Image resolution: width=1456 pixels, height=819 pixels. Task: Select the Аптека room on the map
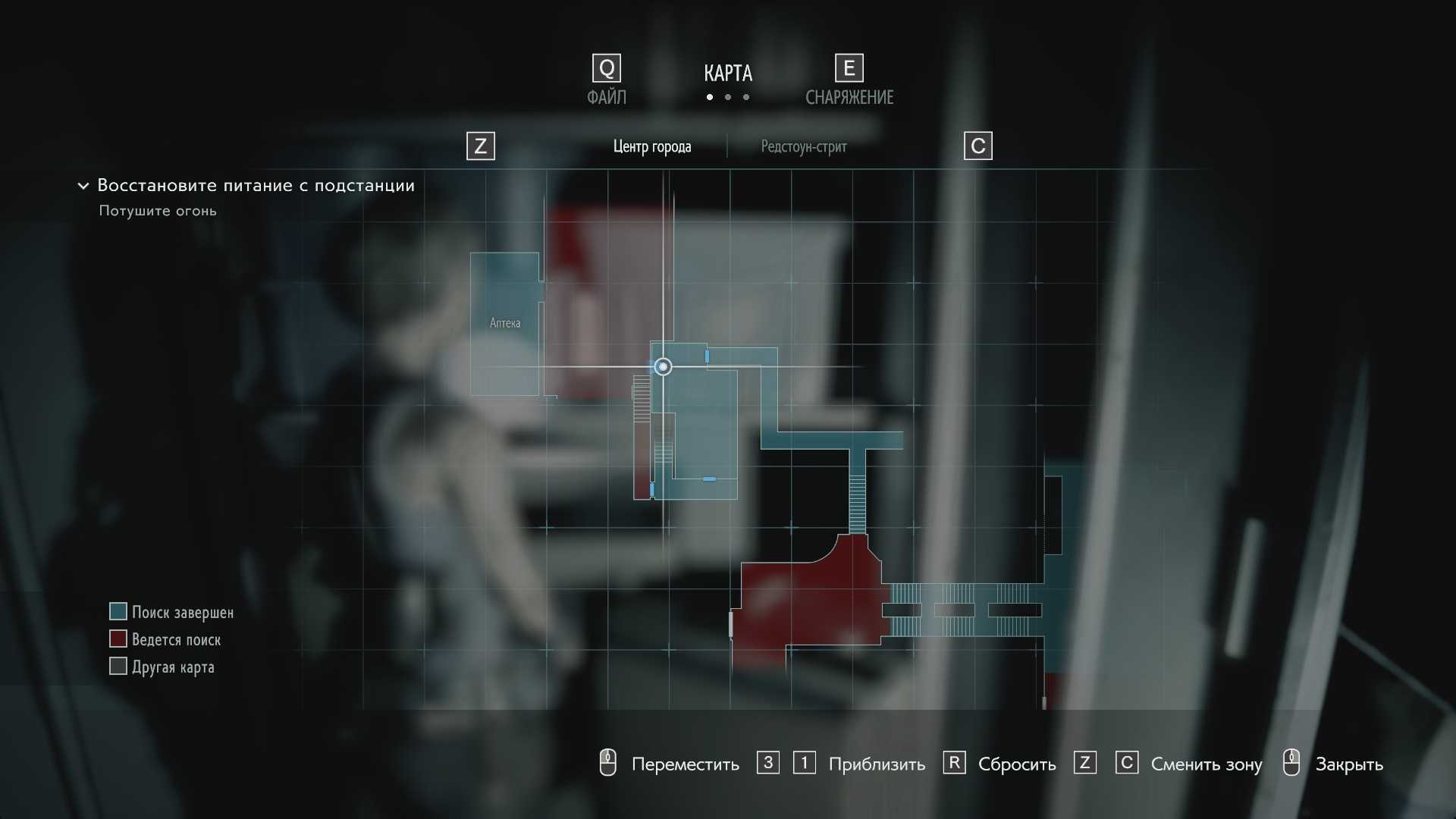coord(505,323)
